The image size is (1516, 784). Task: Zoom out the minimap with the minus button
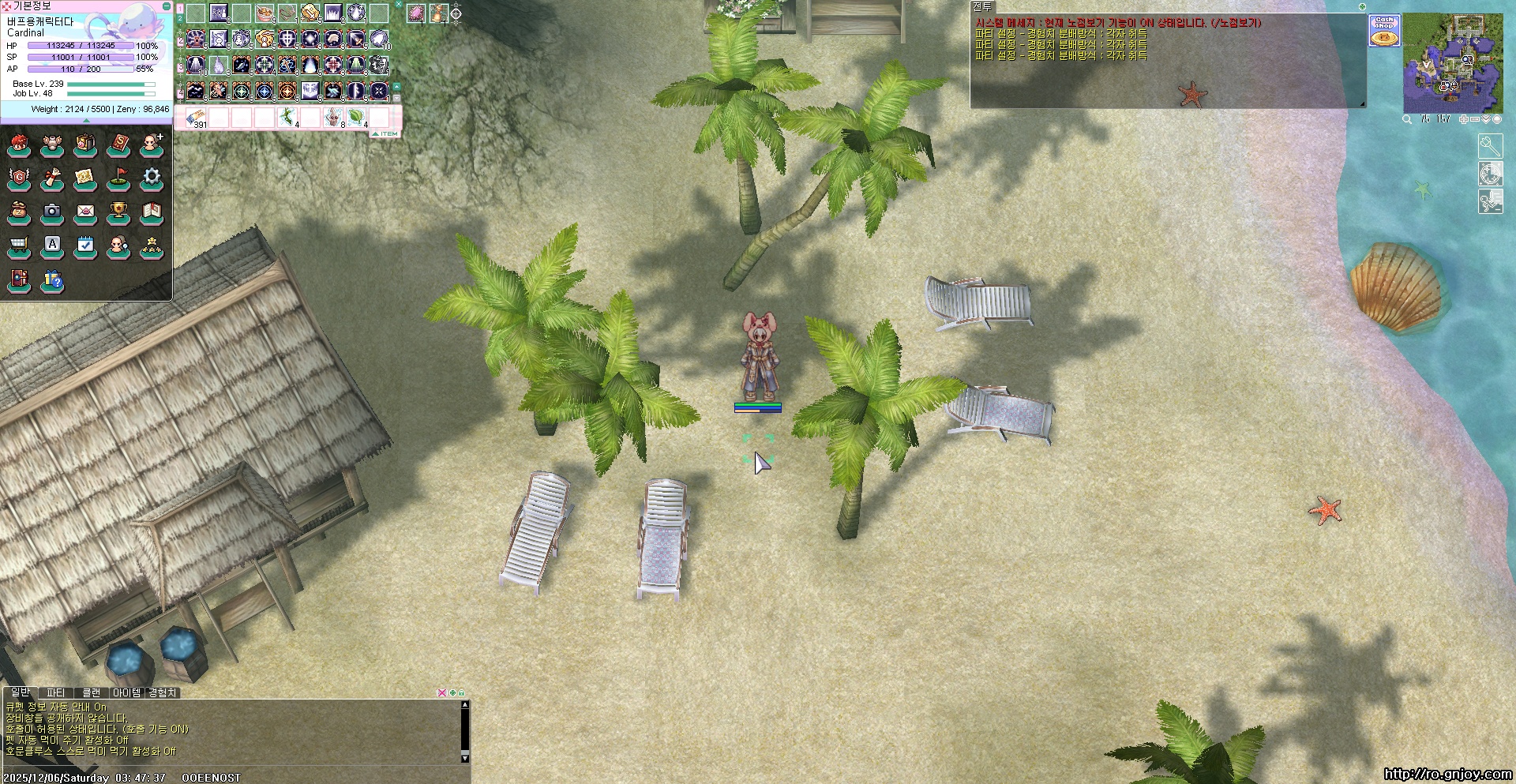tap(1475, 119)
